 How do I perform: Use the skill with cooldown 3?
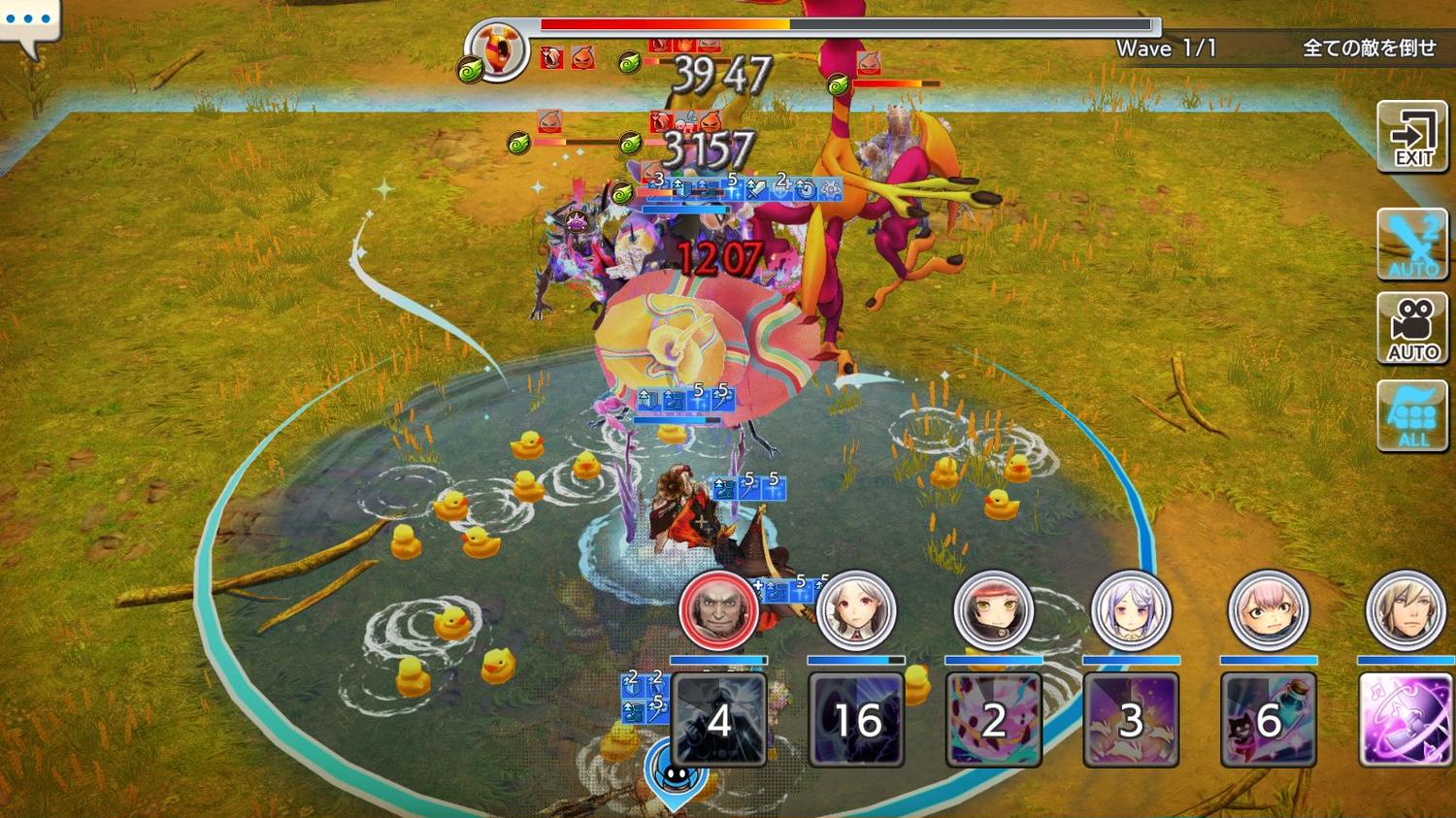point(1131,719)
